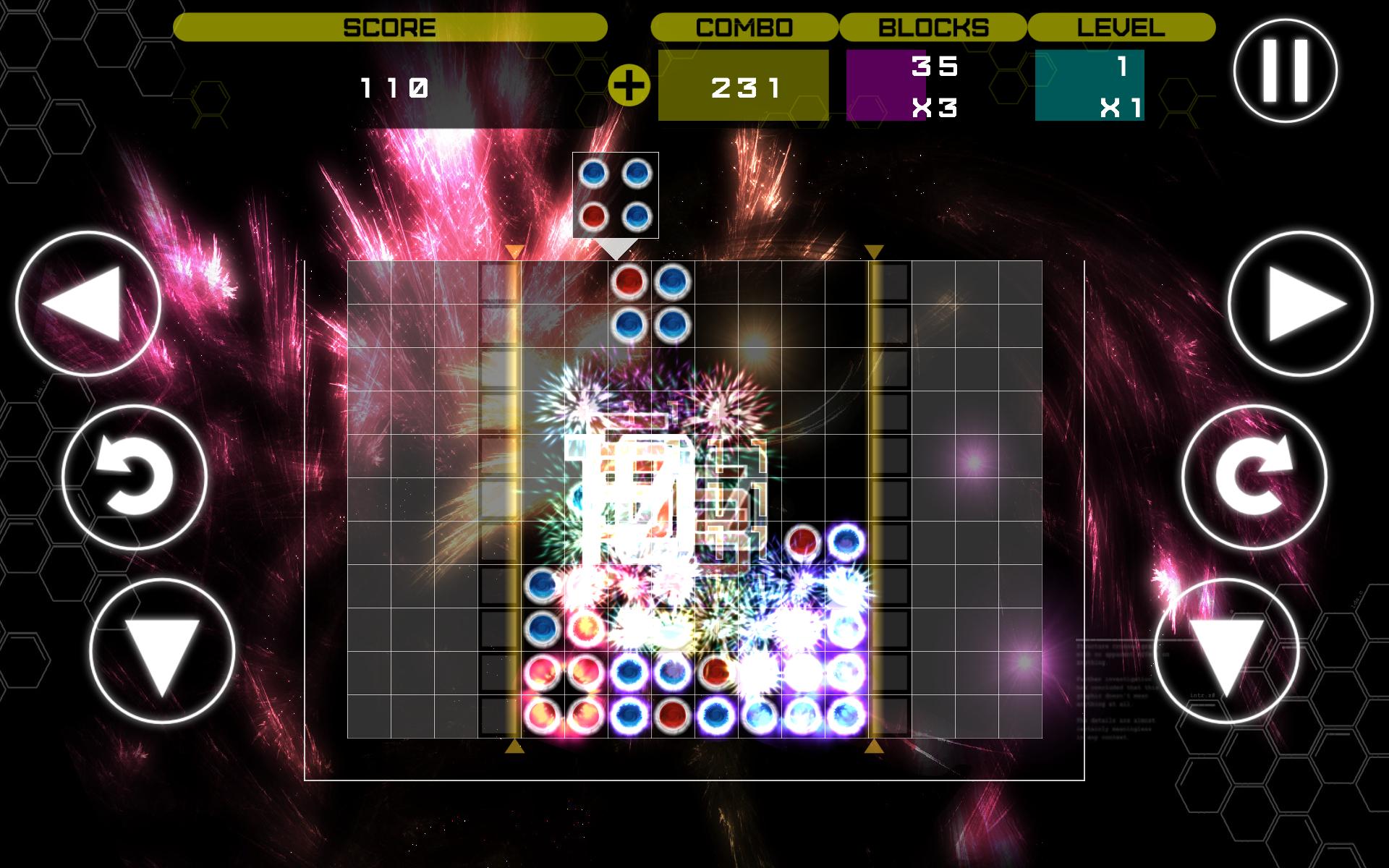
Task: Pause the game with the pause button
Action: pos(1285,71)
